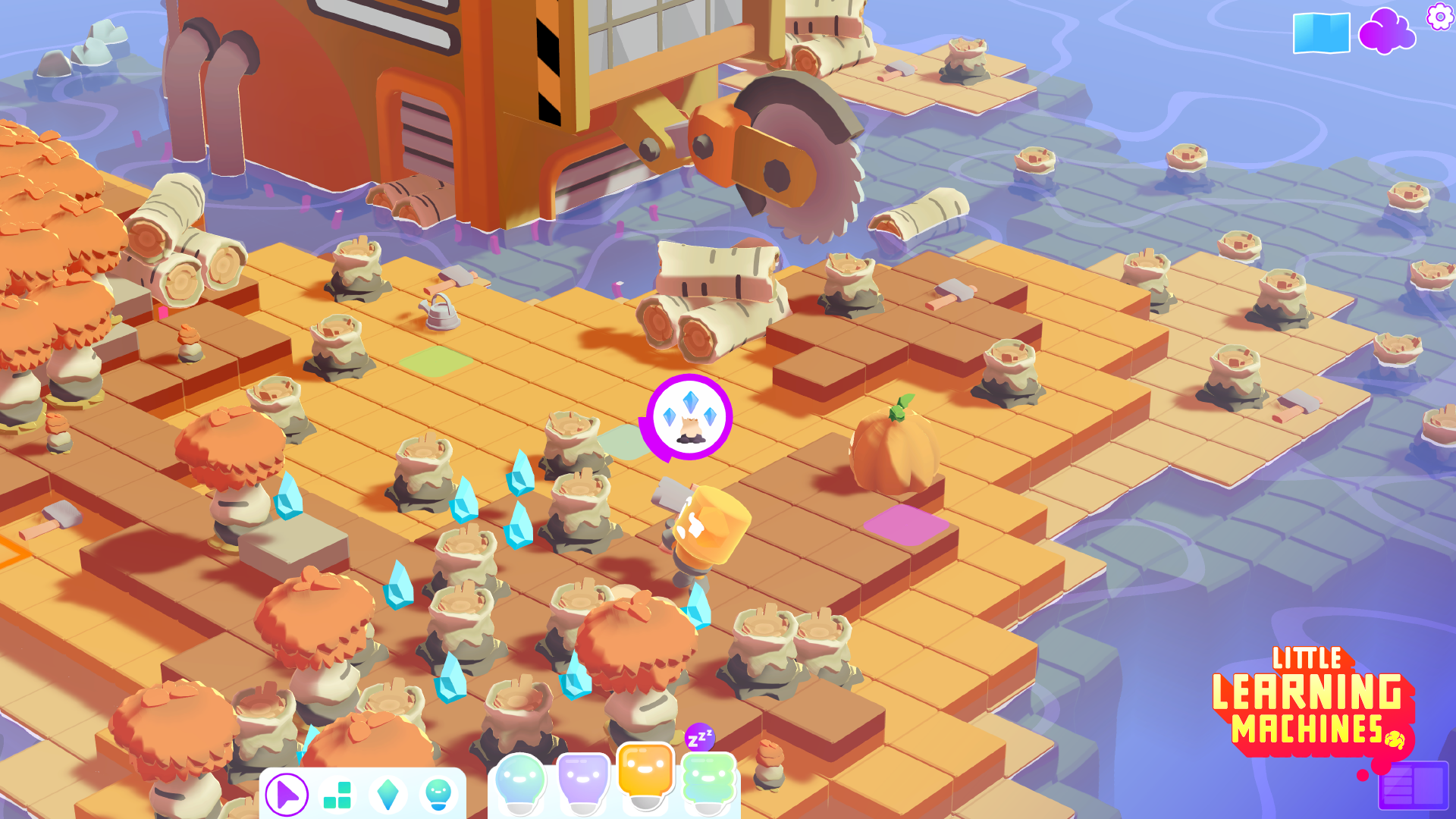Open settings with the gear icon

[1439, 16]
